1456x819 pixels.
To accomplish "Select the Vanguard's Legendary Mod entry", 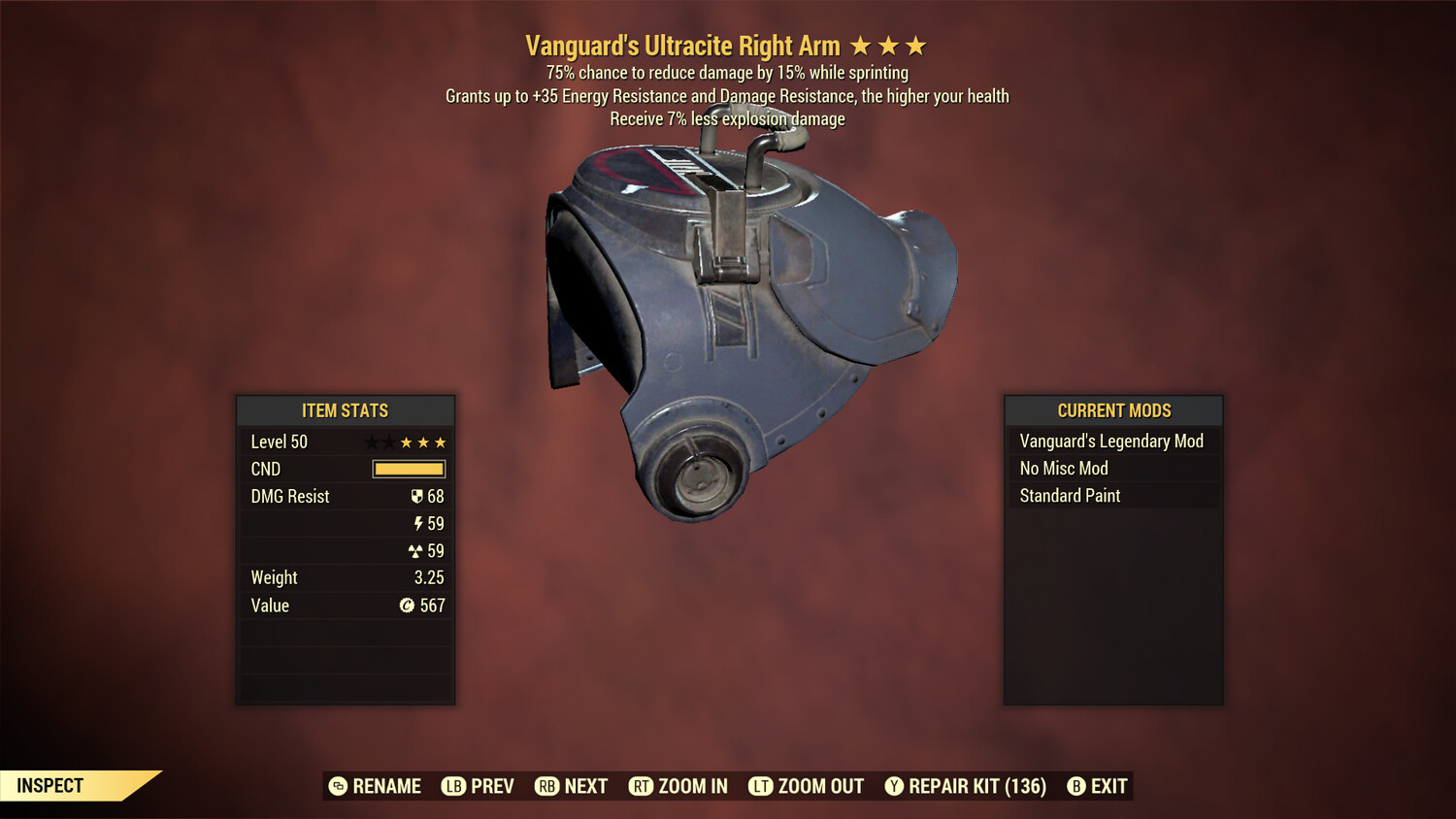I will click(x=1110, y=441).
